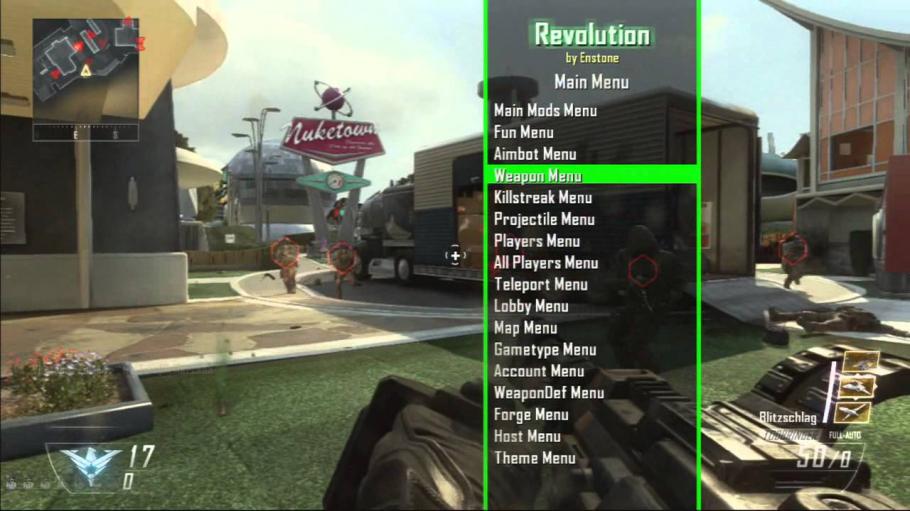Open the Theme Menu

[x=534, y=458]
